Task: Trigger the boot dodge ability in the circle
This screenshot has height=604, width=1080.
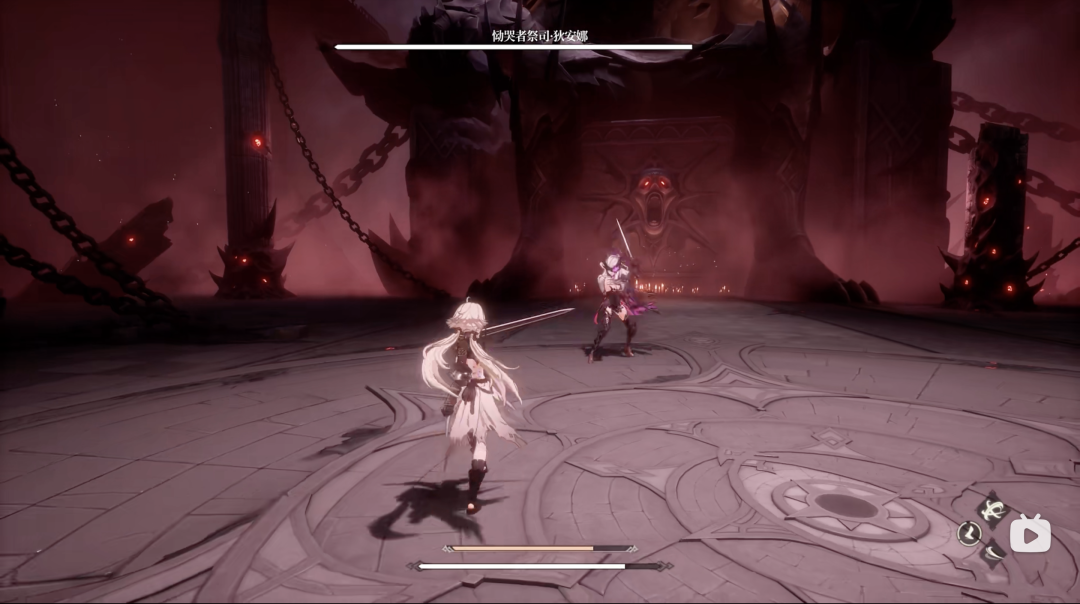Action: click(x=967, y=533)
